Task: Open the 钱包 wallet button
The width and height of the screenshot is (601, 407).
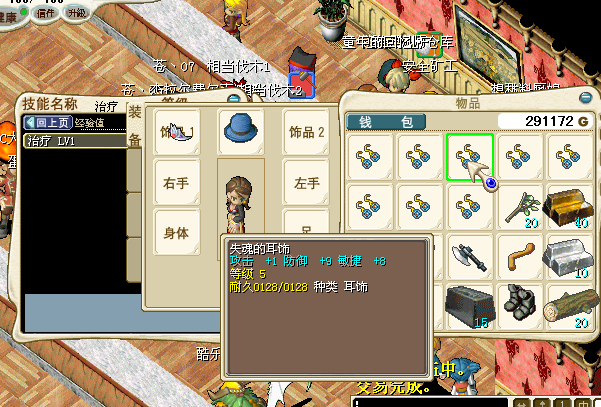Action: pyautogui.click(x=386, y=121)
